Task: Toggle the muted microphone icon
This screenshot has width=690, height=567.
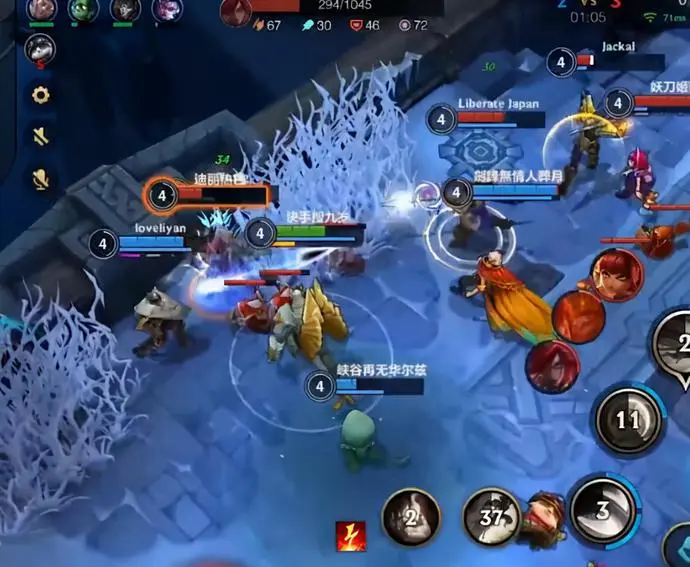Action: pos(41,178)
